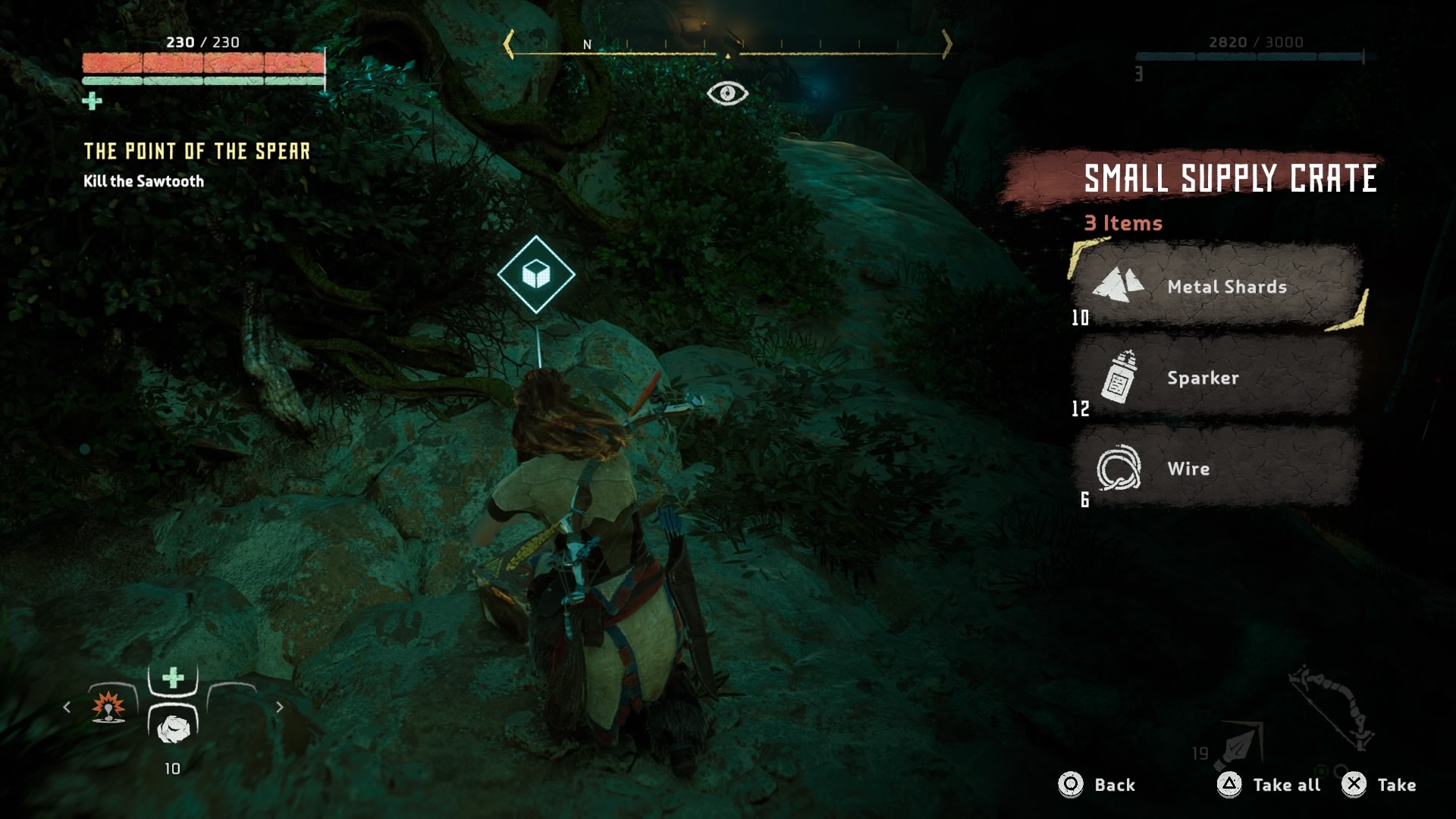
Task: Cycle the tool wheel with the right arrow
Action: [x=280, y=708]
